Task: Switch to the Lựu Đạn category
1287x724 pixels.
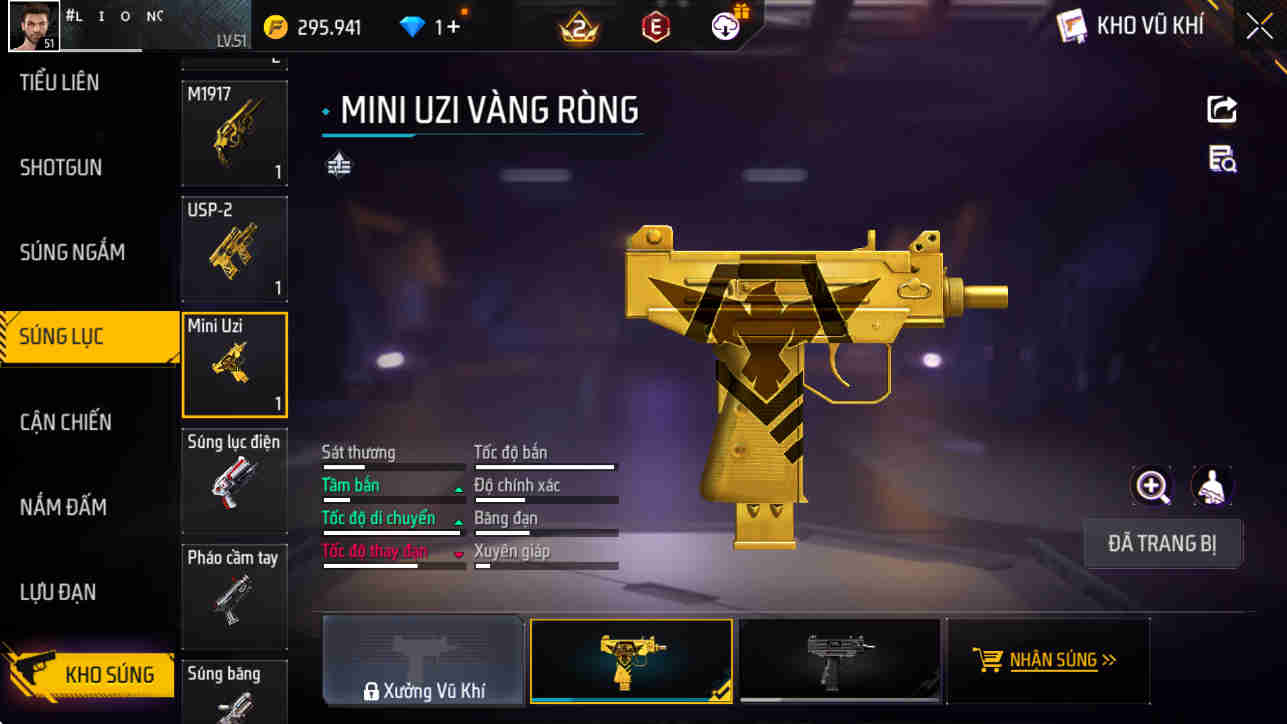Action: tap(58, 592)
